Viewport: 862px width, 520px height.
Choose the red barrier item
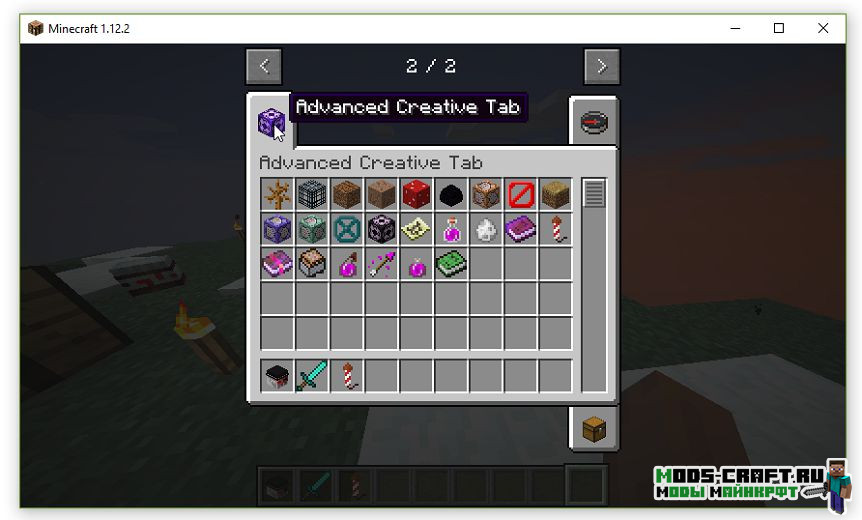click(520, 195)
